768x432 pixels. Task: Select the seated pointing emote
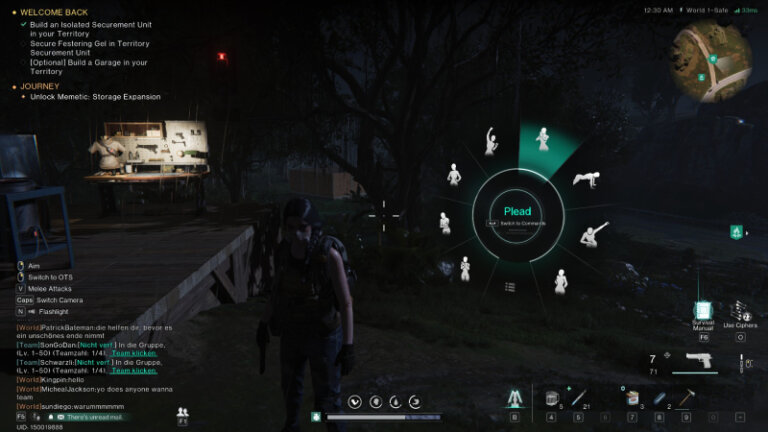(x=593, y=235)
